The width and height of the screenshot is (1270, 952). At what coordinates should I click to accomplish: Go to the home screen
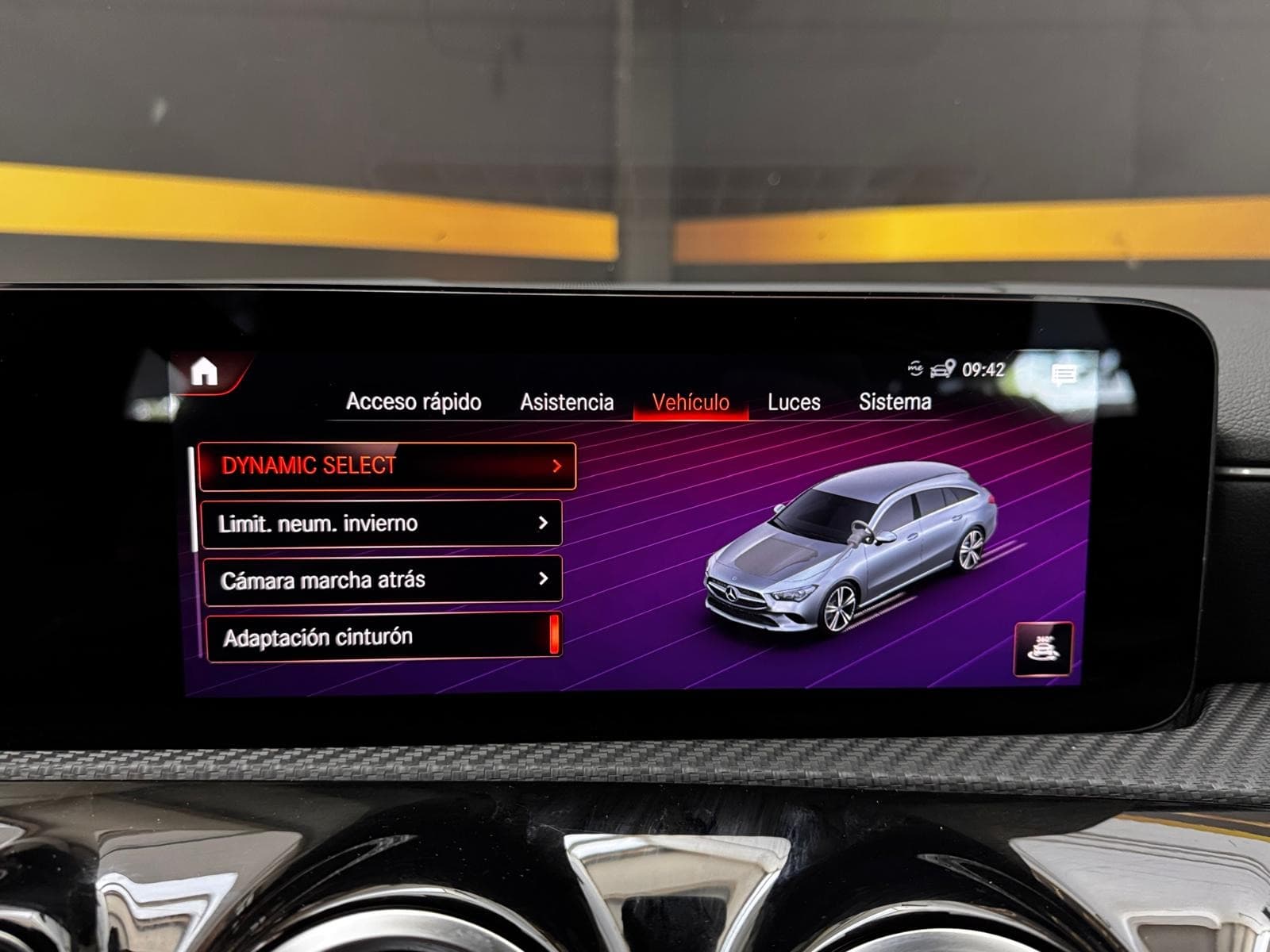tap(205, 371)
